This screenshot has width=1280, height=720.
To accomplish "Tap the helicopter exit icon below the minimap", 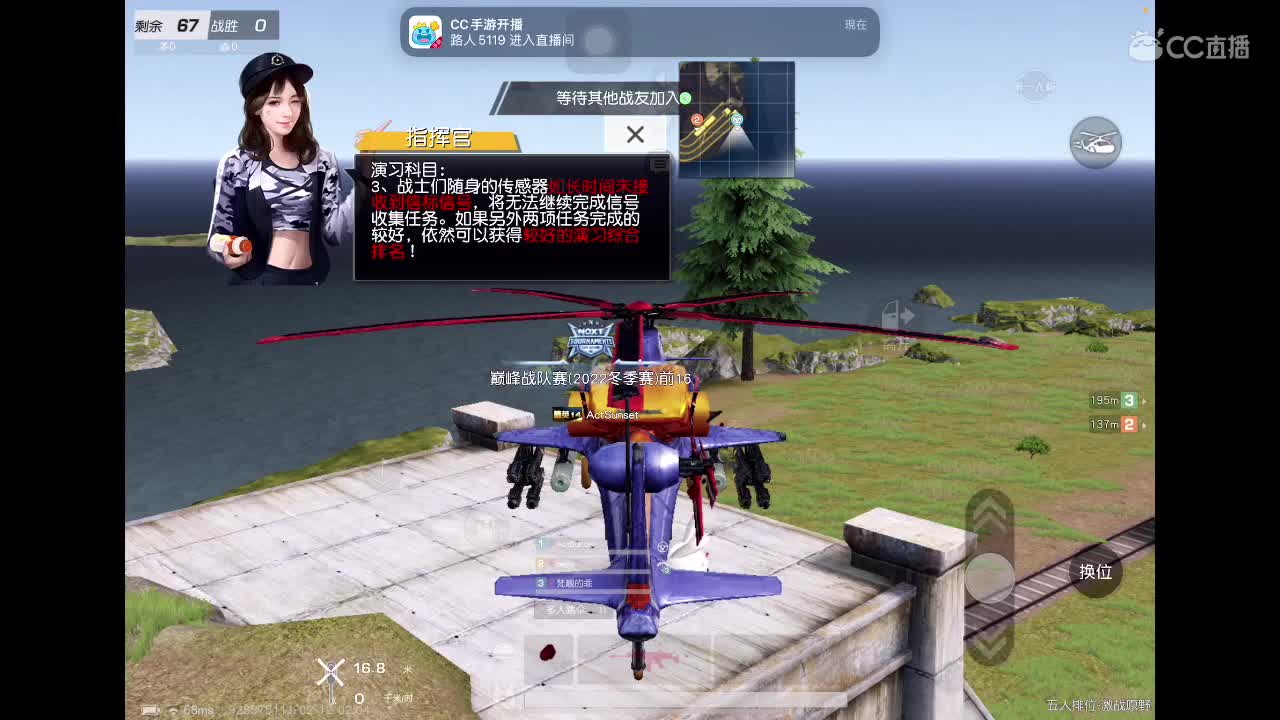I will (x=1097, y=144).
